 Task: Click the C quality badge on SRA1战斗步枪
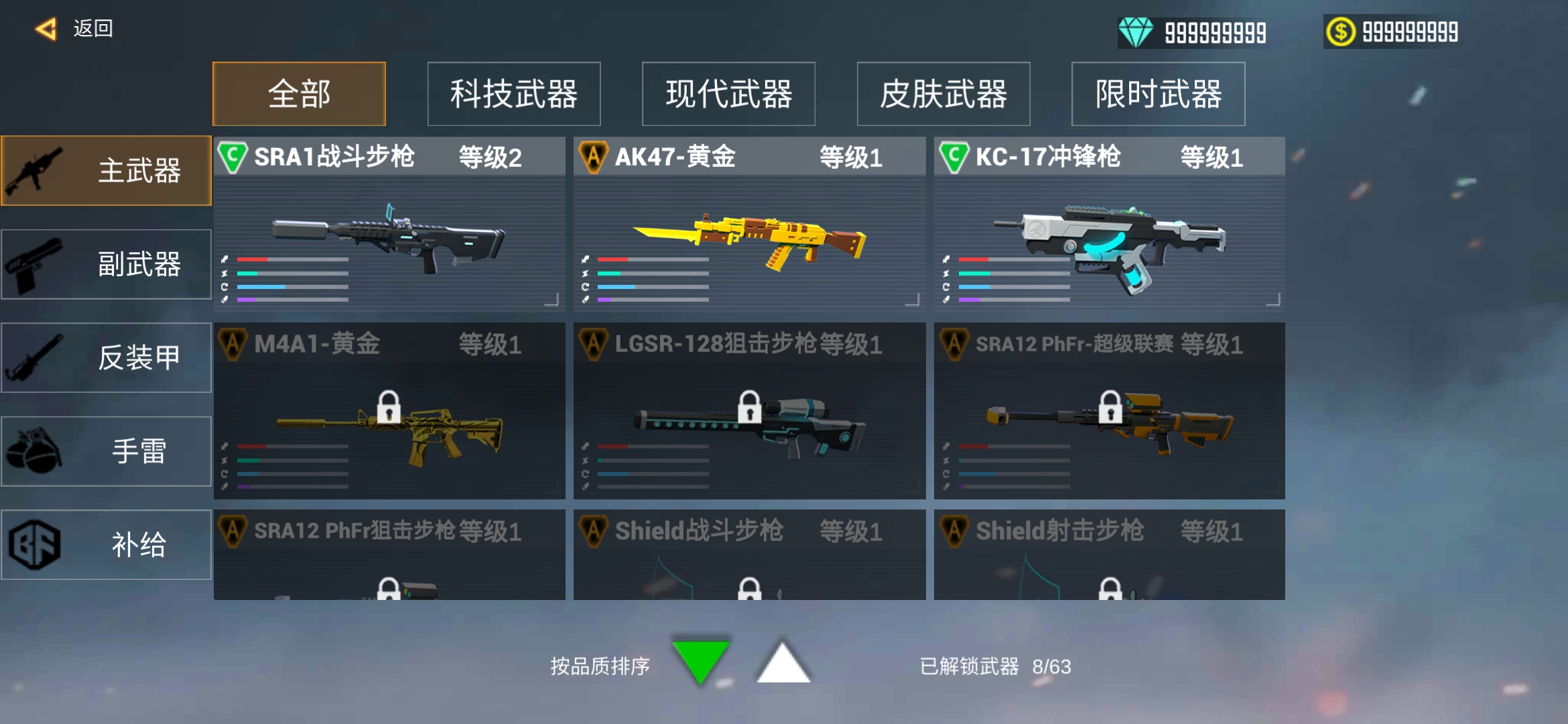pos(233,157)
